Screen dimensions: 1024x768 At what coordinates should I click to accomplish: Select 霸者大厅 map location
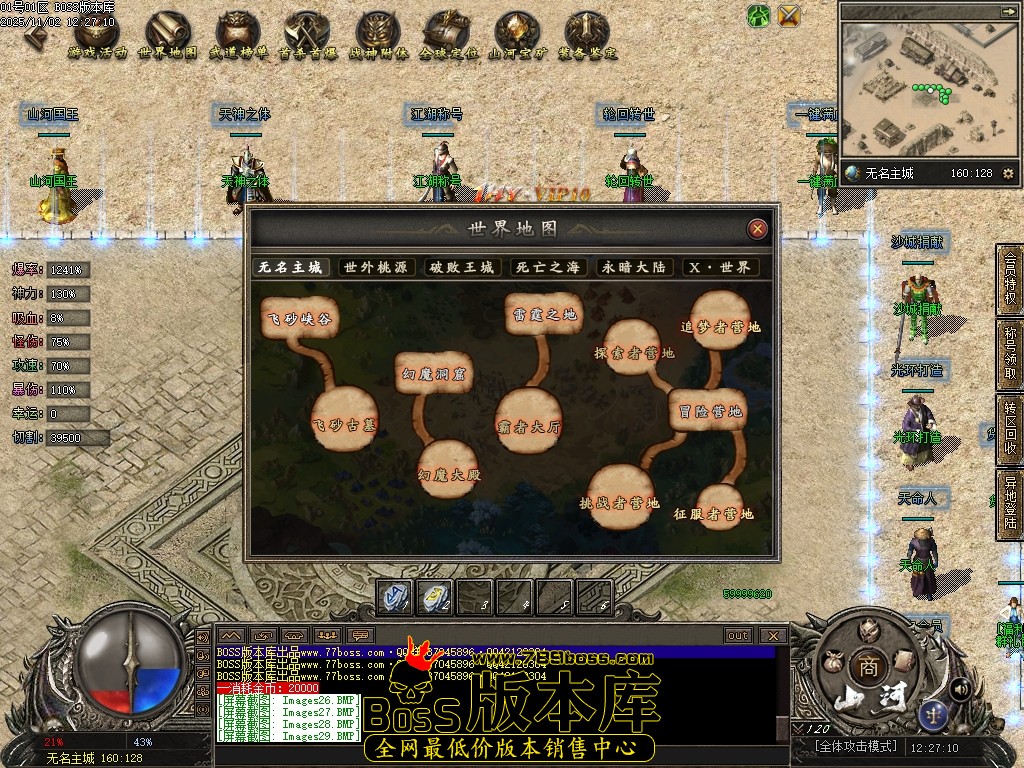point(529,426)
